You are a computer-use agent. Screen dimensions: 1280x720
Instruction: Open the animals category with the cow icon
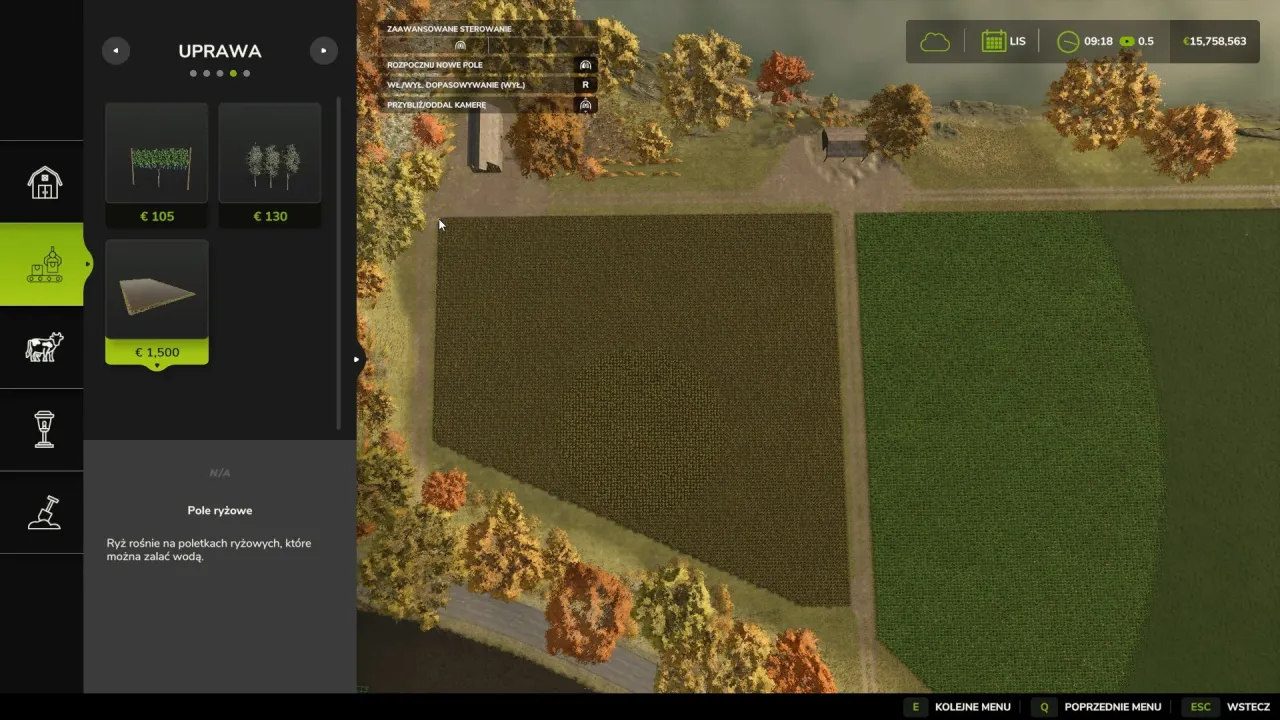pos(43,347)
